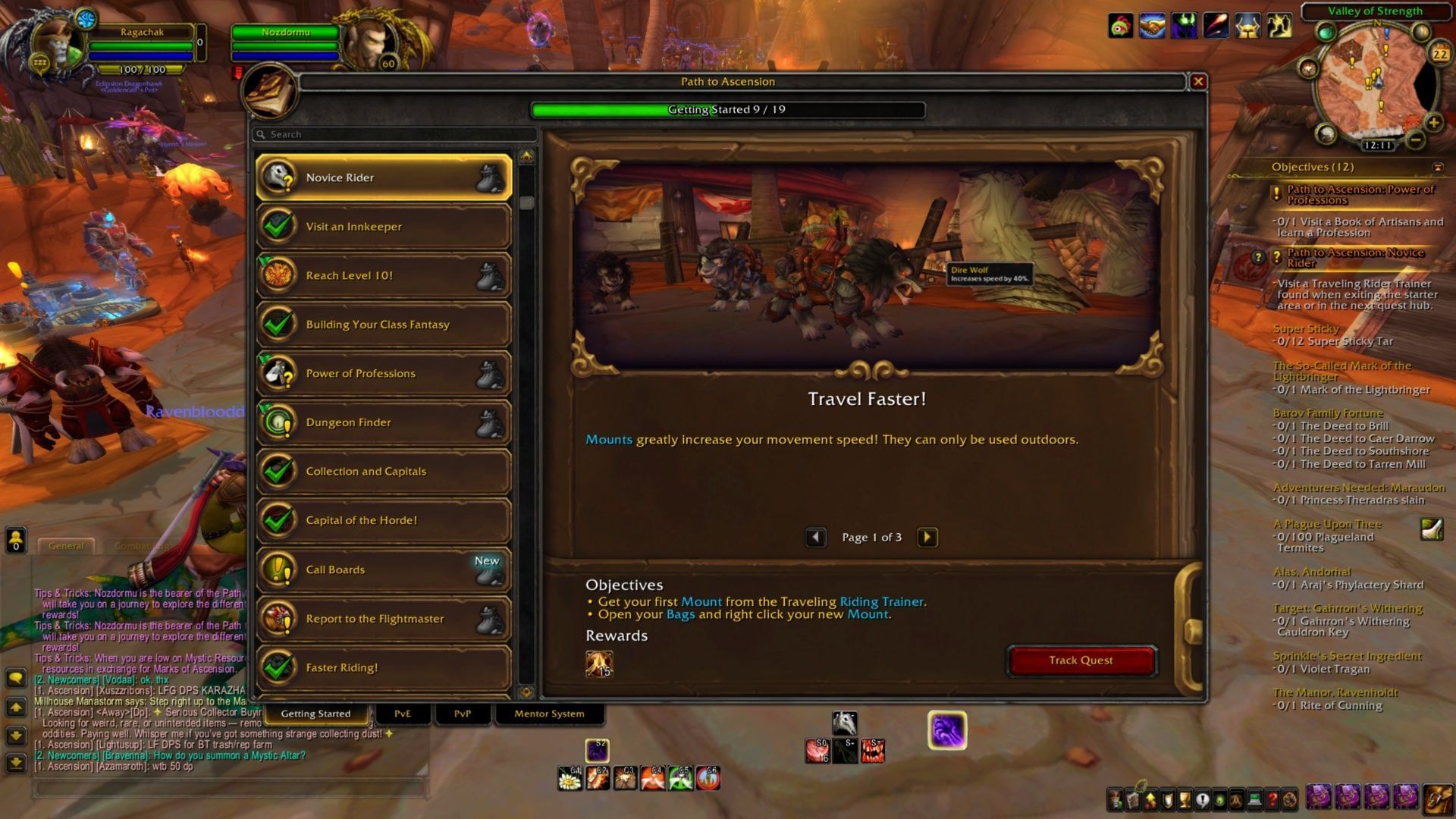Switch to the PvE tab
The image size is (1456, 819).
point(403,714)
